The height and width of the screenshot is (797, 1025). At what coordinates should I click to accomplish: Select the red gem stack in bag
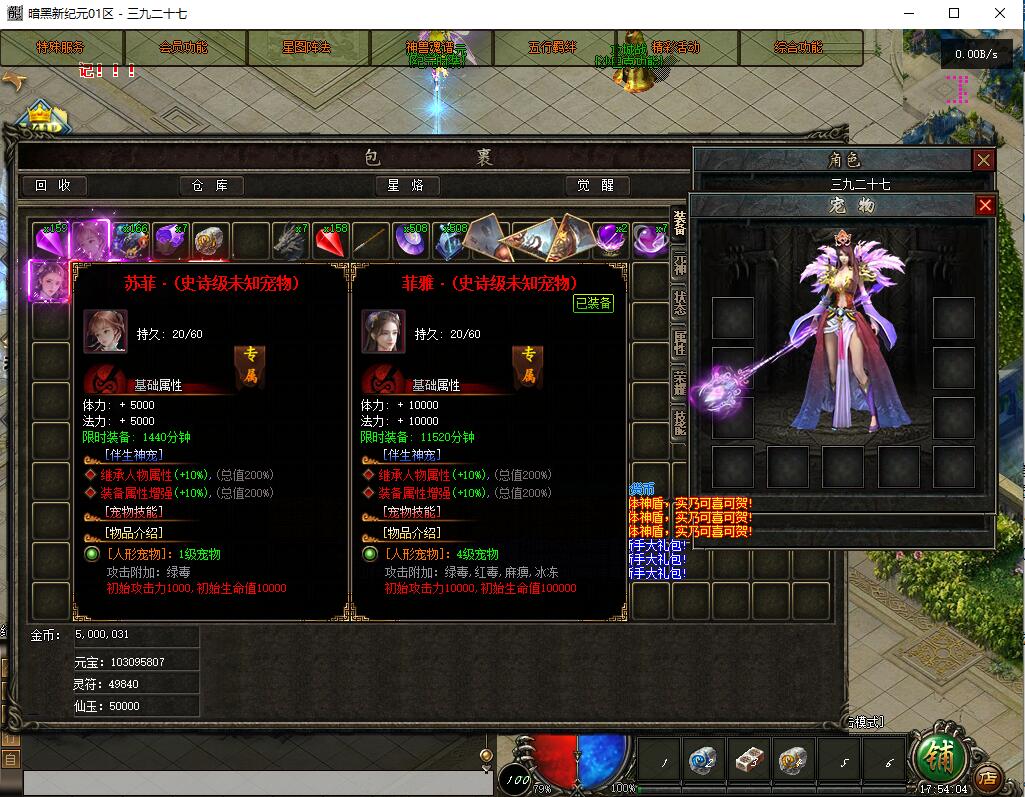(331, 241)
